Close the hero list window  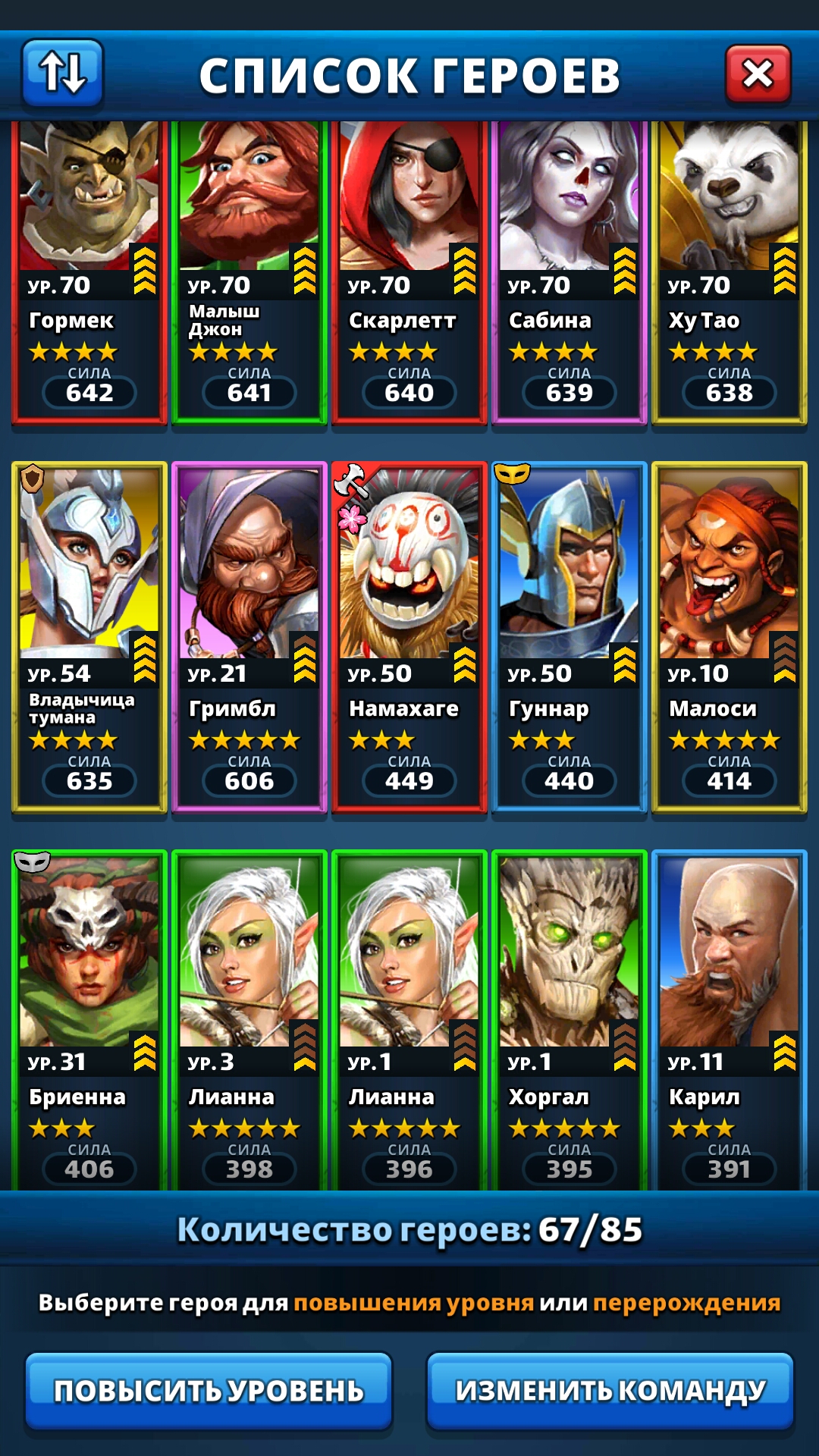(758, 74)
